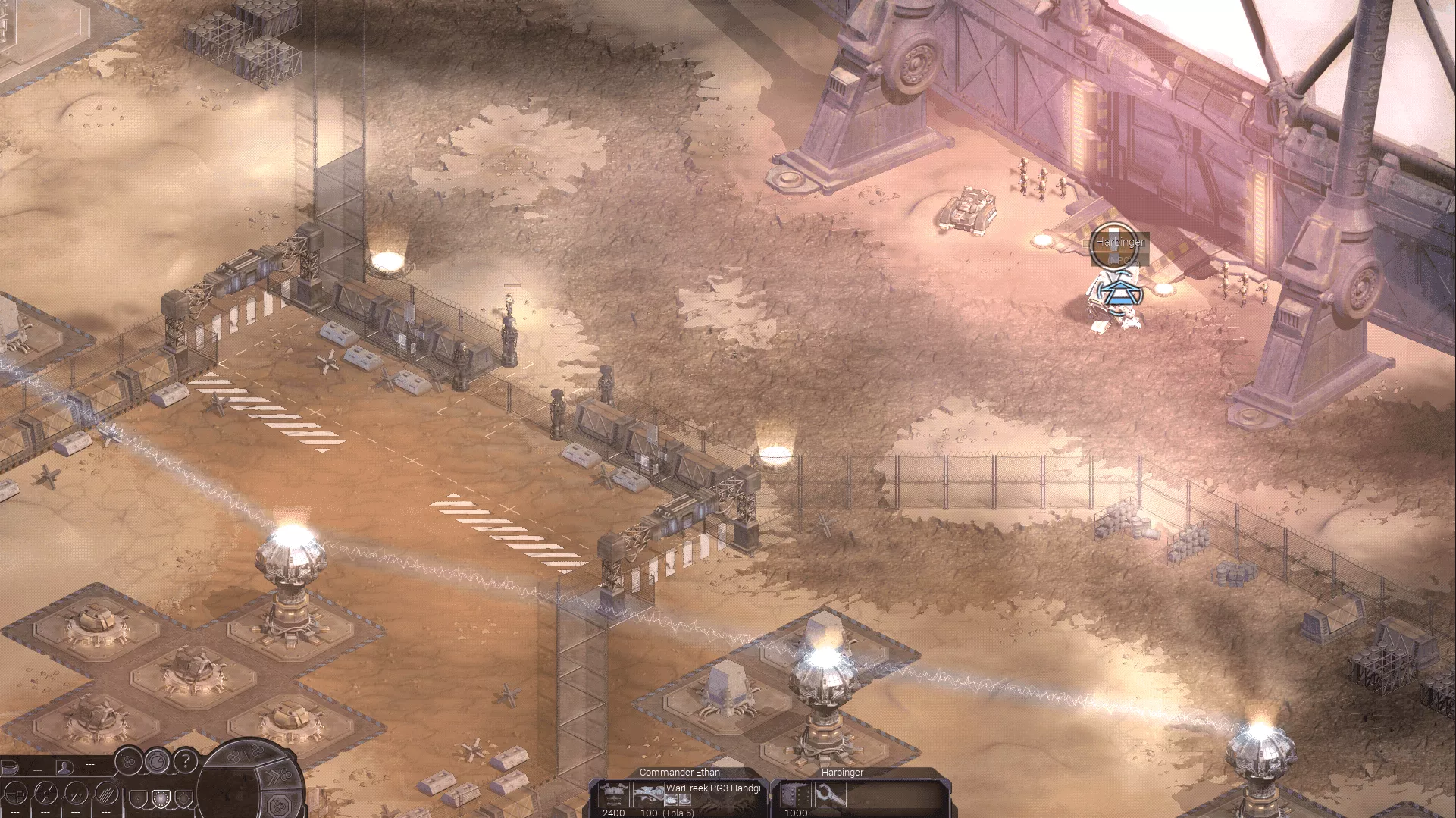Select the diagonal stripes circular ability
This screenshot has width=1456, height=818.
[x=105, y=794]
